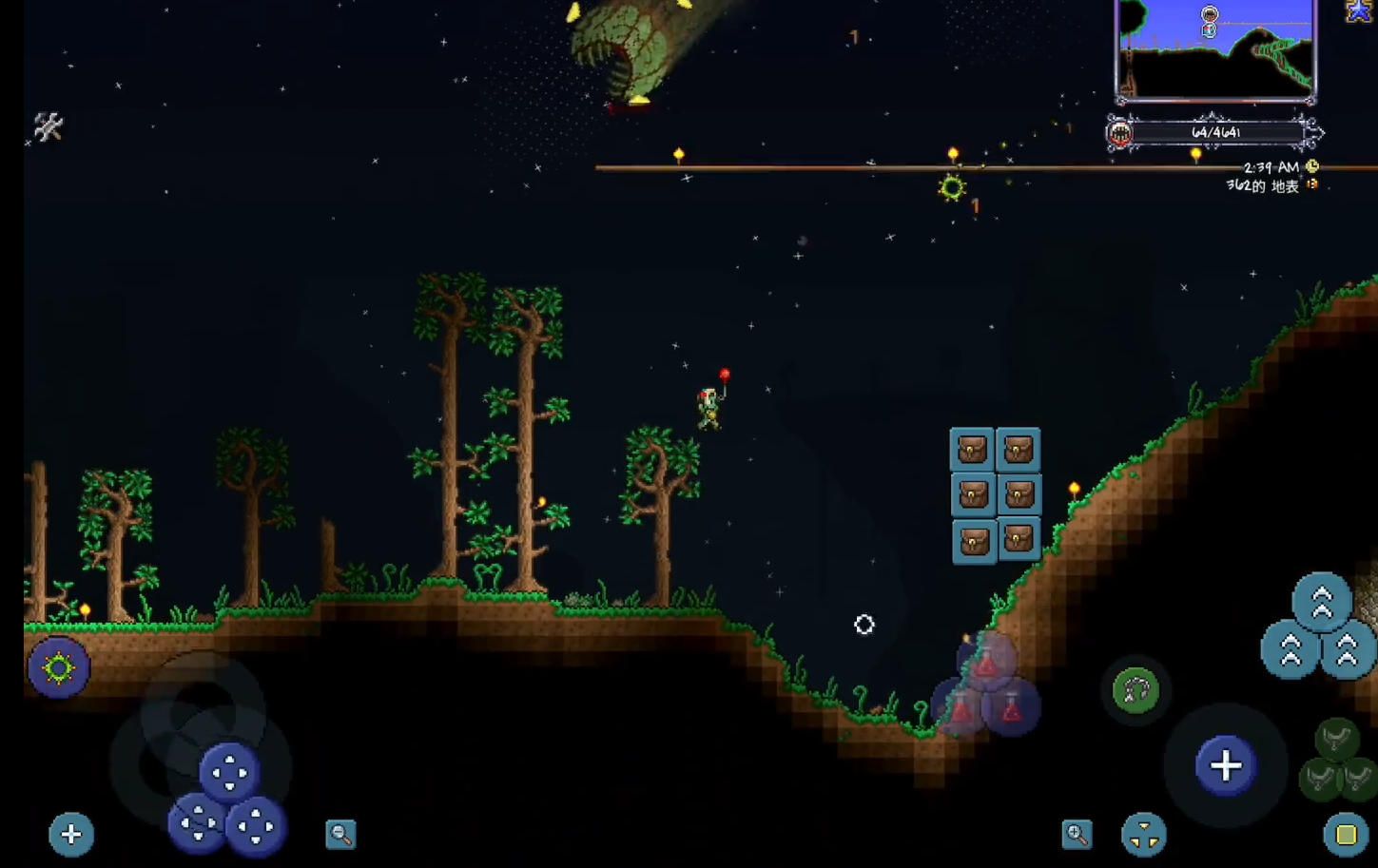Tap the three yellow arrows button

pyautogui.click(x=1143, y=836)
